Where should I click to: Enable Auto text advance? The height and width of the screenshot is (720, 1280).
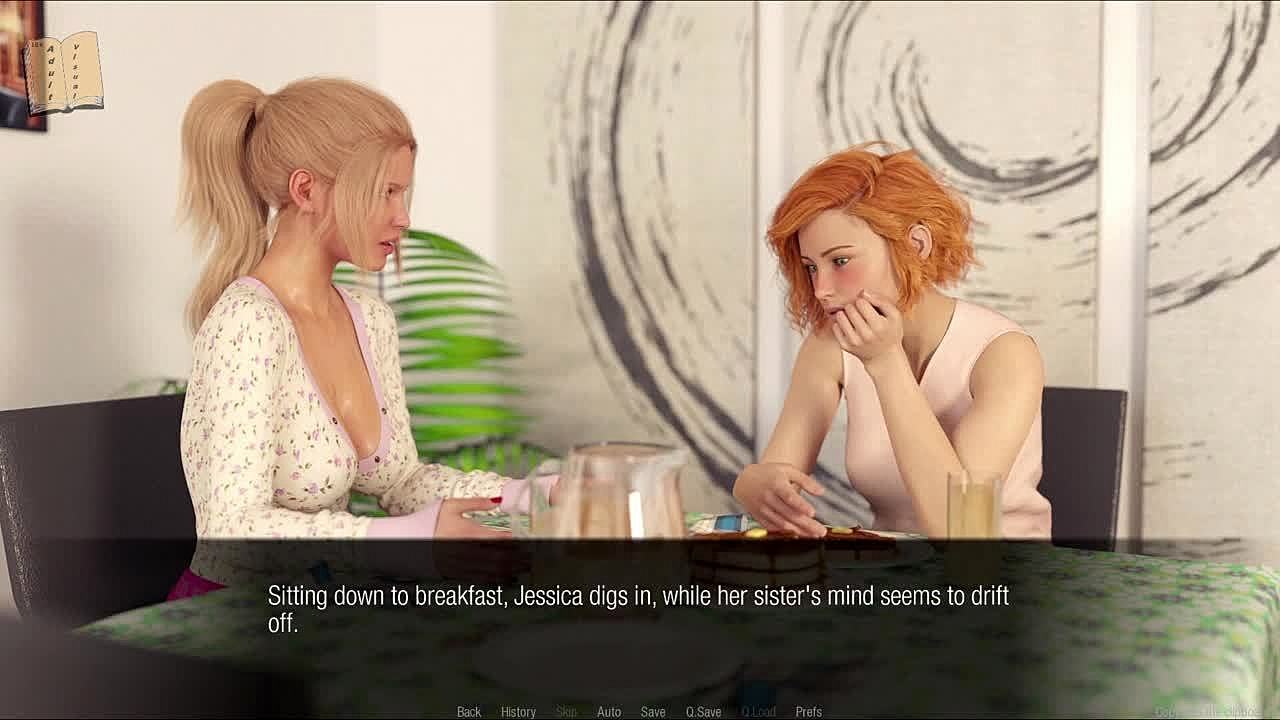click(x=609, y=712)
